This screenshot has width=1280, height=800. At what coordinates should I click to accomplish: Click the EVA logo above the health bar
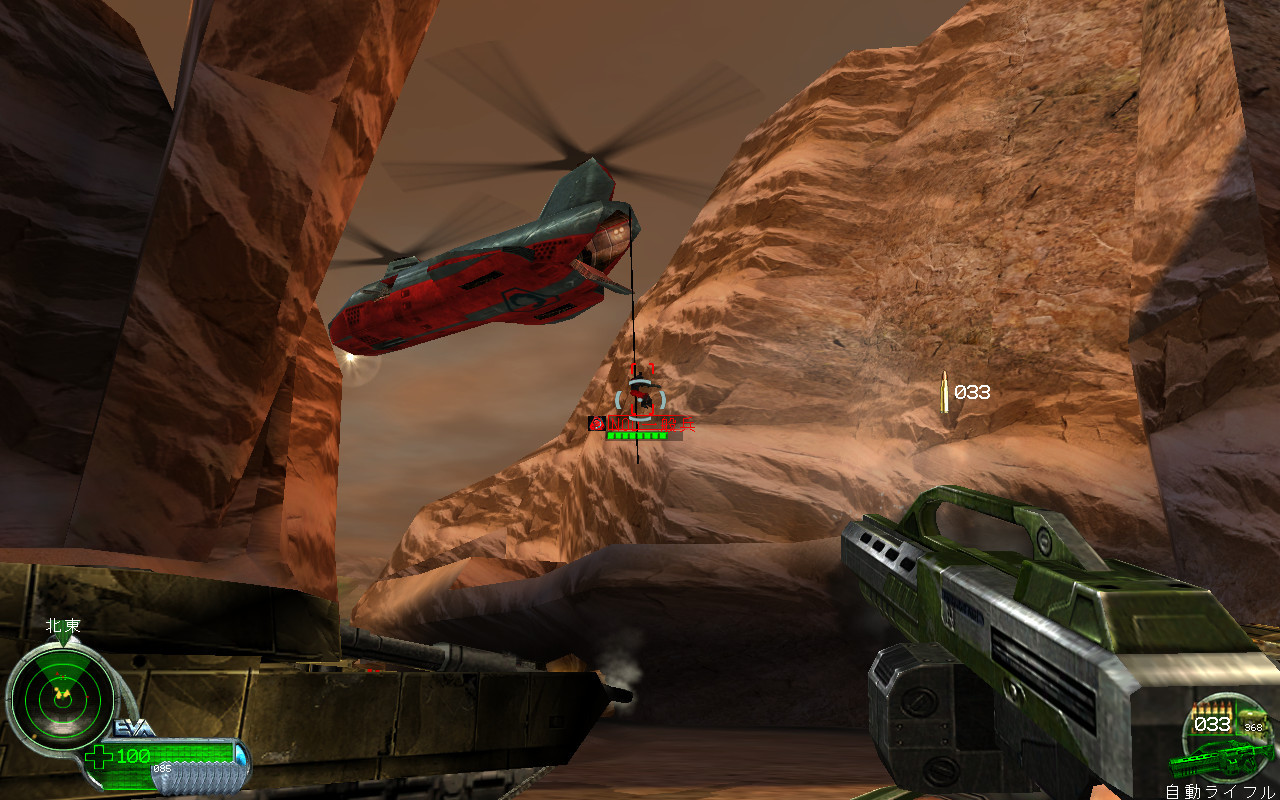tap(133, 729)
